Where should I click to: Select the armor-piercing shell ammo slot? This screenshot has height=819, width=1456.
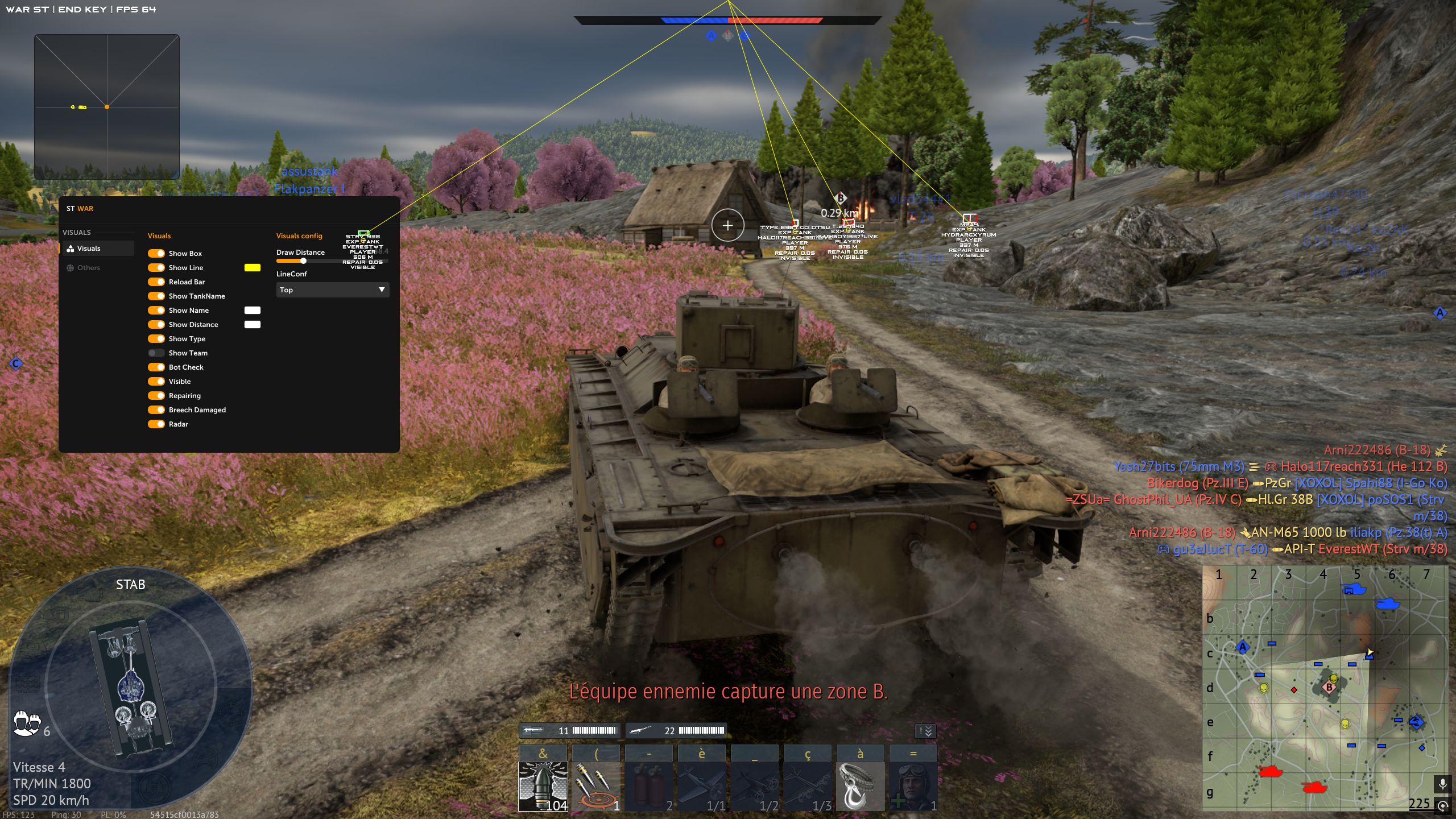pos(543,785)
